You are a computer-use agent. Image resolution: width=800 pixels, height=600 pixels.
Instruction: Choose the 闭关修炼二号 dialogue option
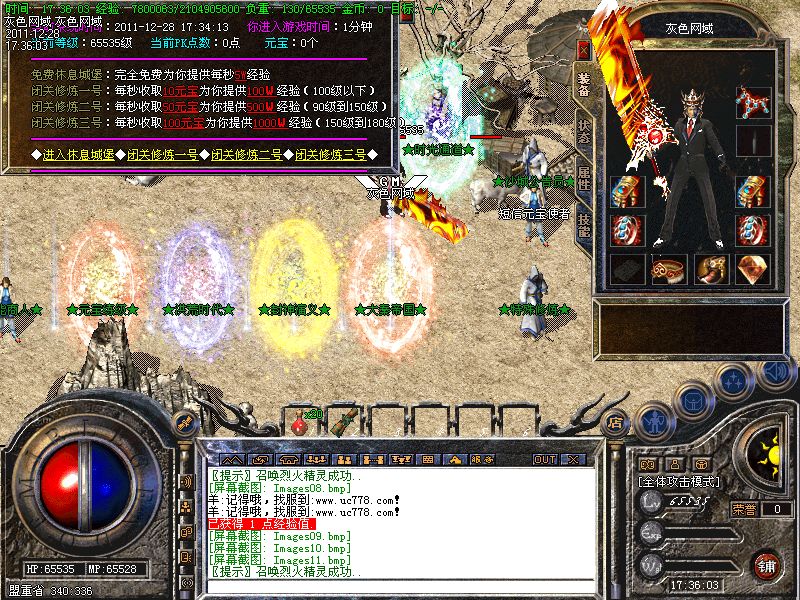tap(246, 155)
